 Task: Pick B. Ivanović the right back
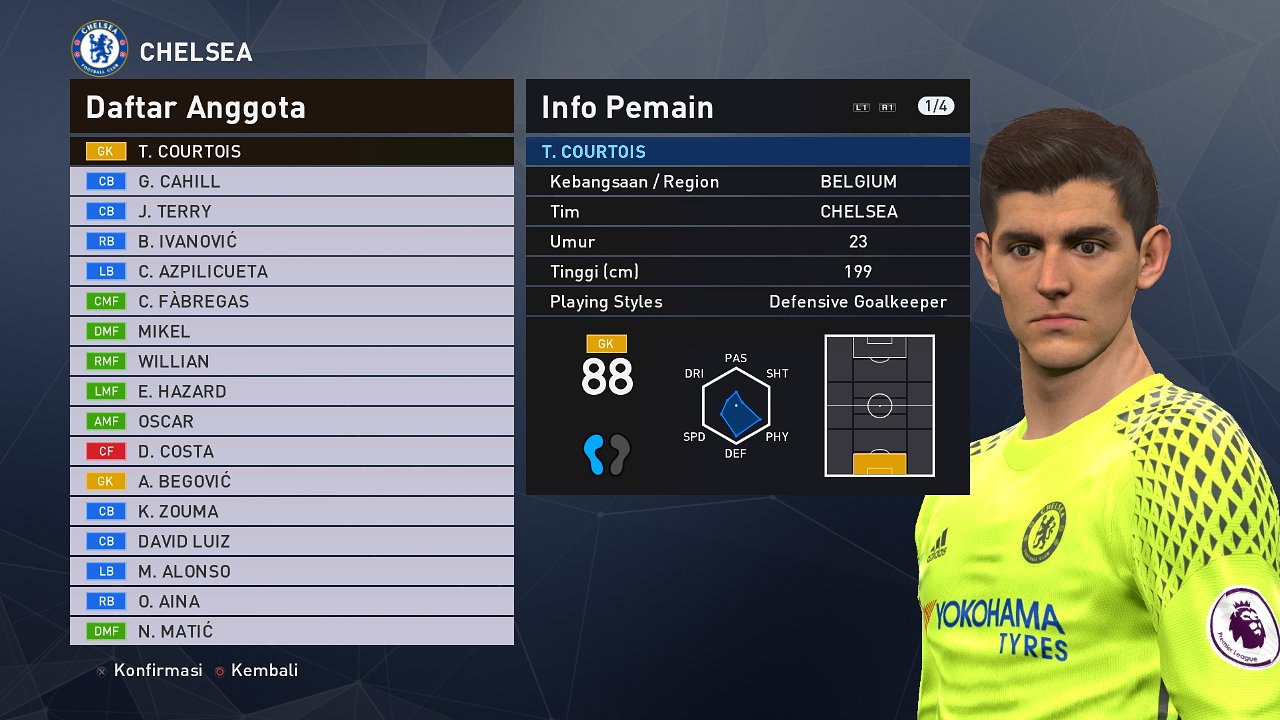point(291,242)
